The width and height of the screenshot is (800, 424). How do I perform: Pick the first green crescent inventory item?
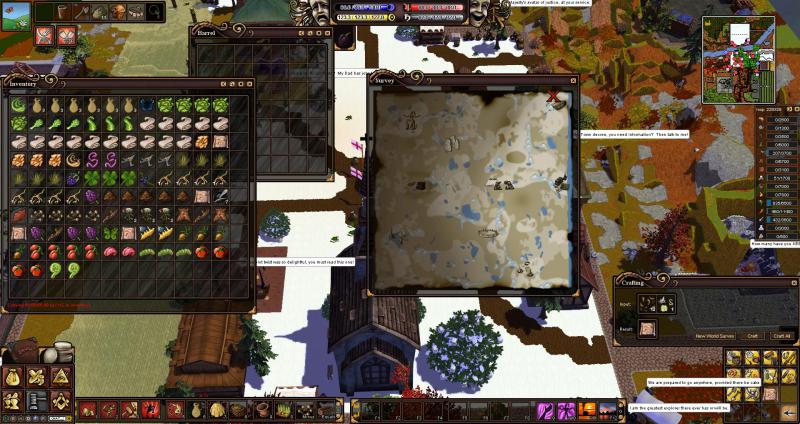[x=18, y=105]
